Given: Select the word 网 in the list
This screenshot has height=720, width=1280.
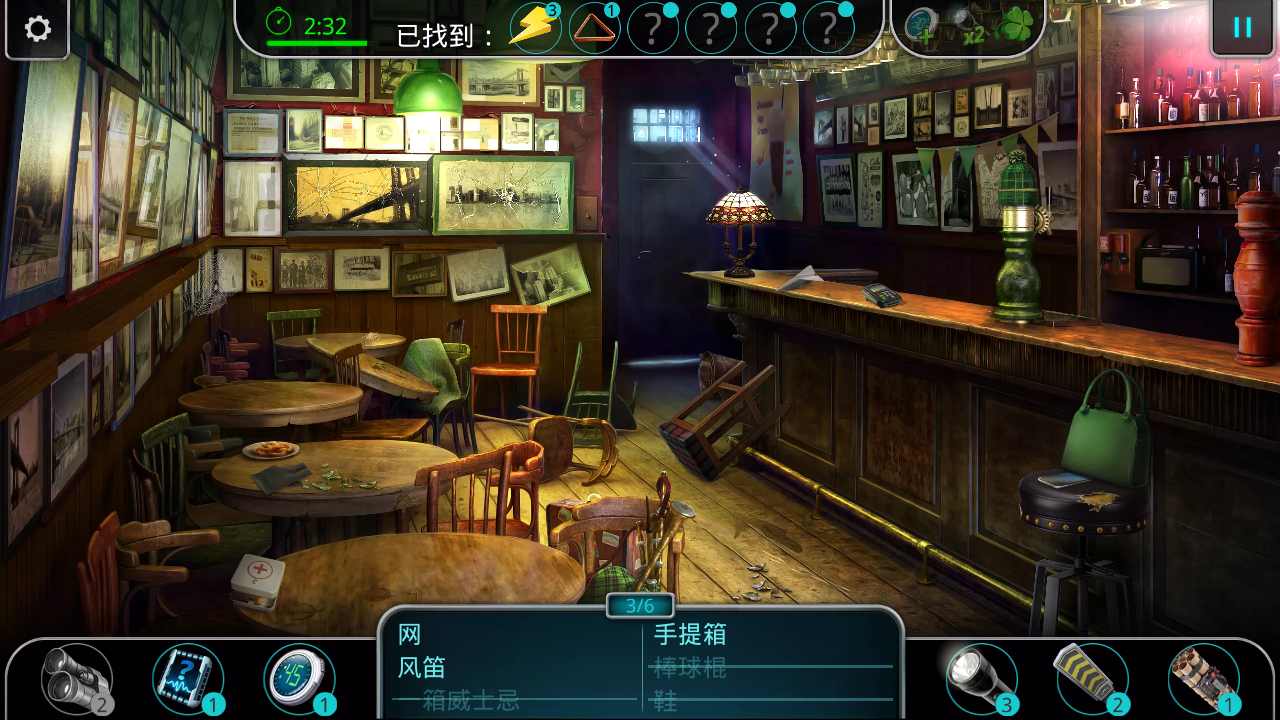Looking at the screenshot, I should click(x=409, y=634).
